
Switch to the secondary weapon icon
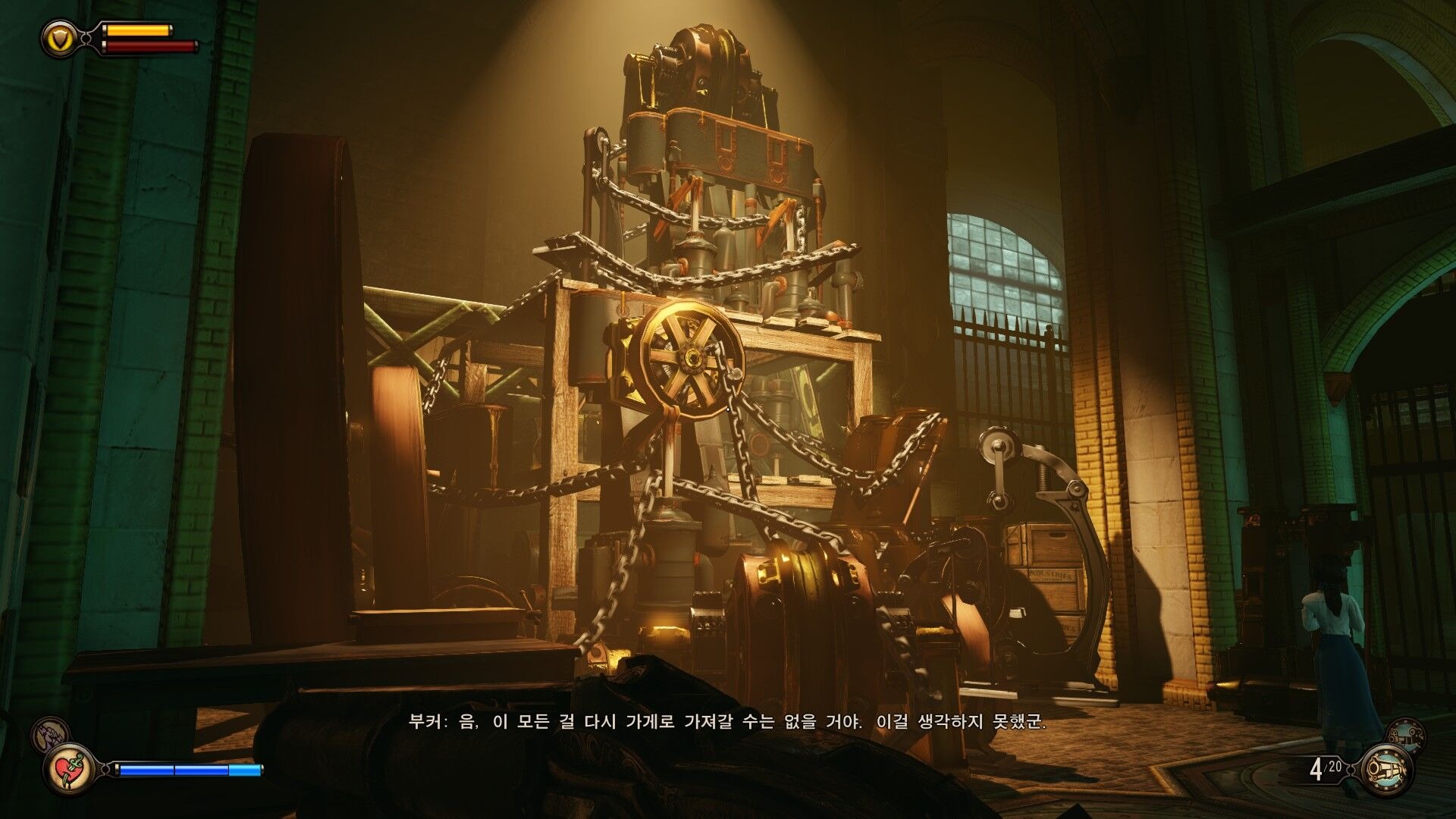click(x=1405, y=735)
